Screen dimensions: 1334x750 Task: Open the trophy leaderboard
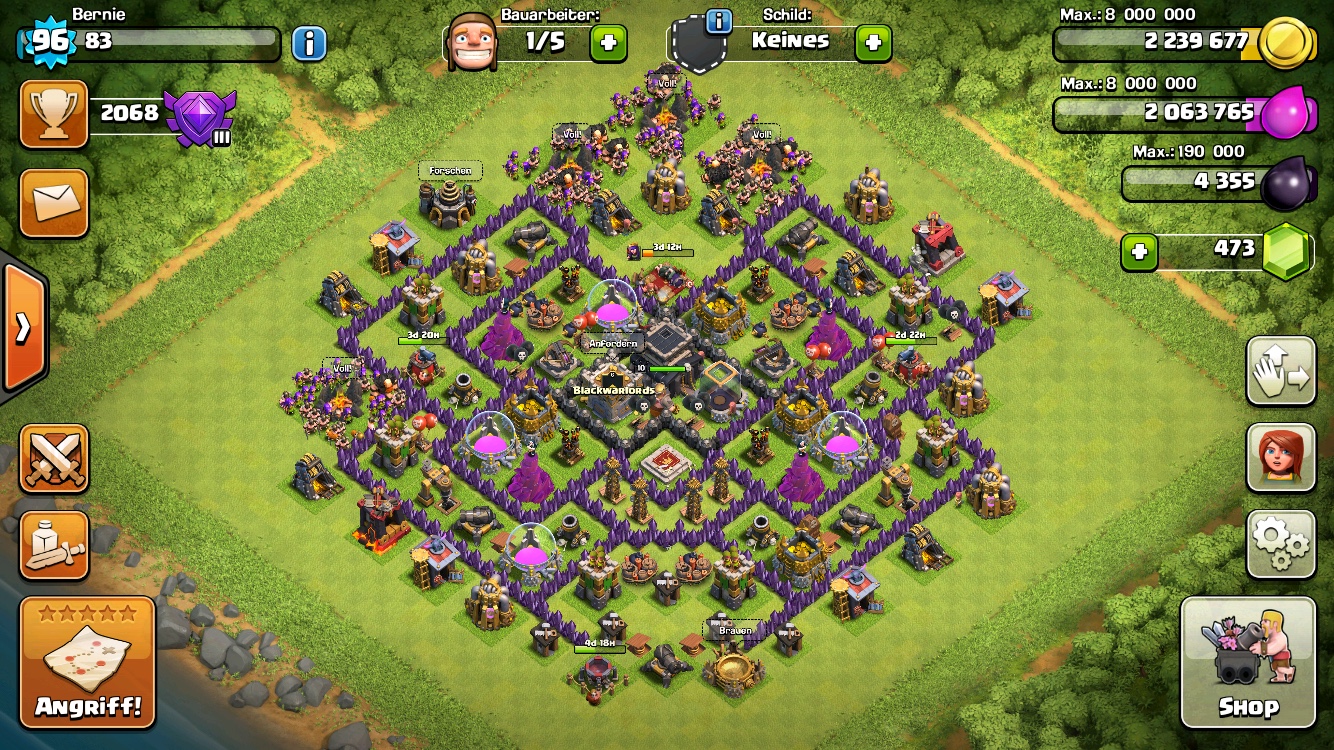(54, 114)
